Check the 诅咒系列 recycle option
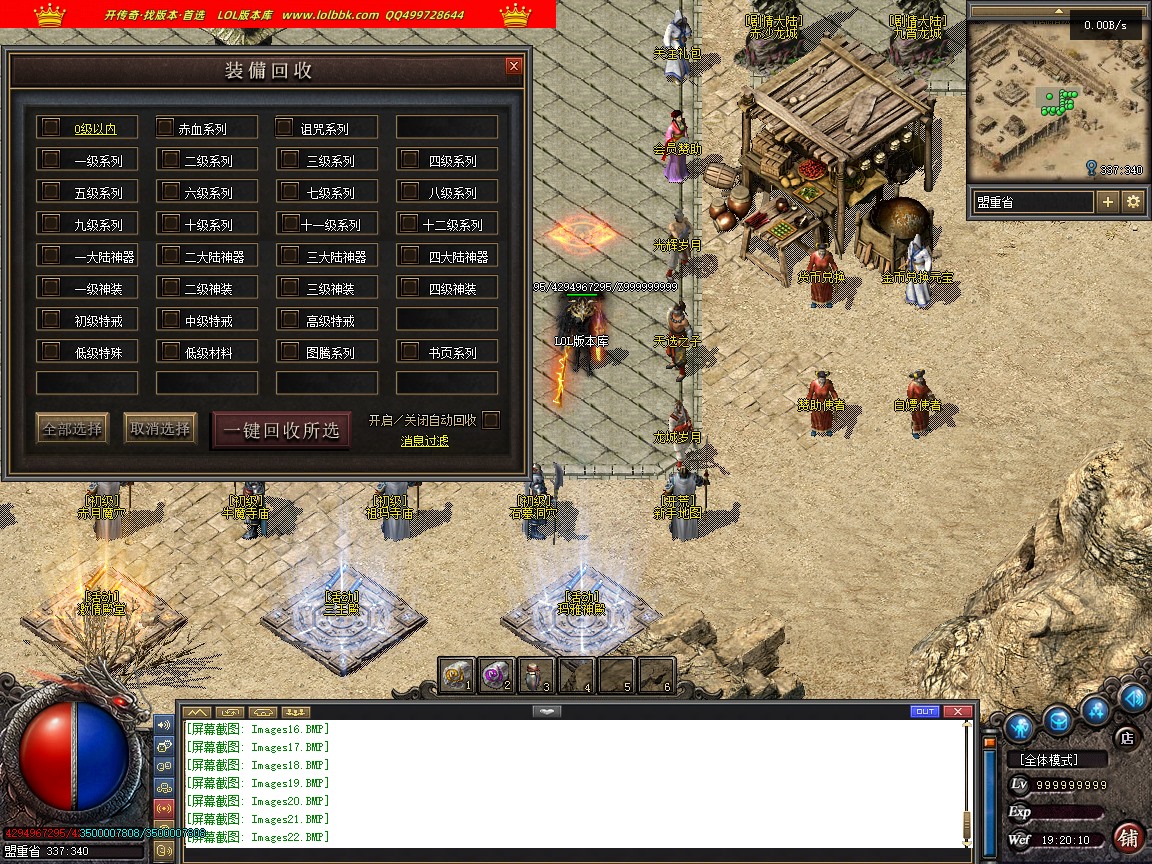1152x864 pixels. (286, 128)
